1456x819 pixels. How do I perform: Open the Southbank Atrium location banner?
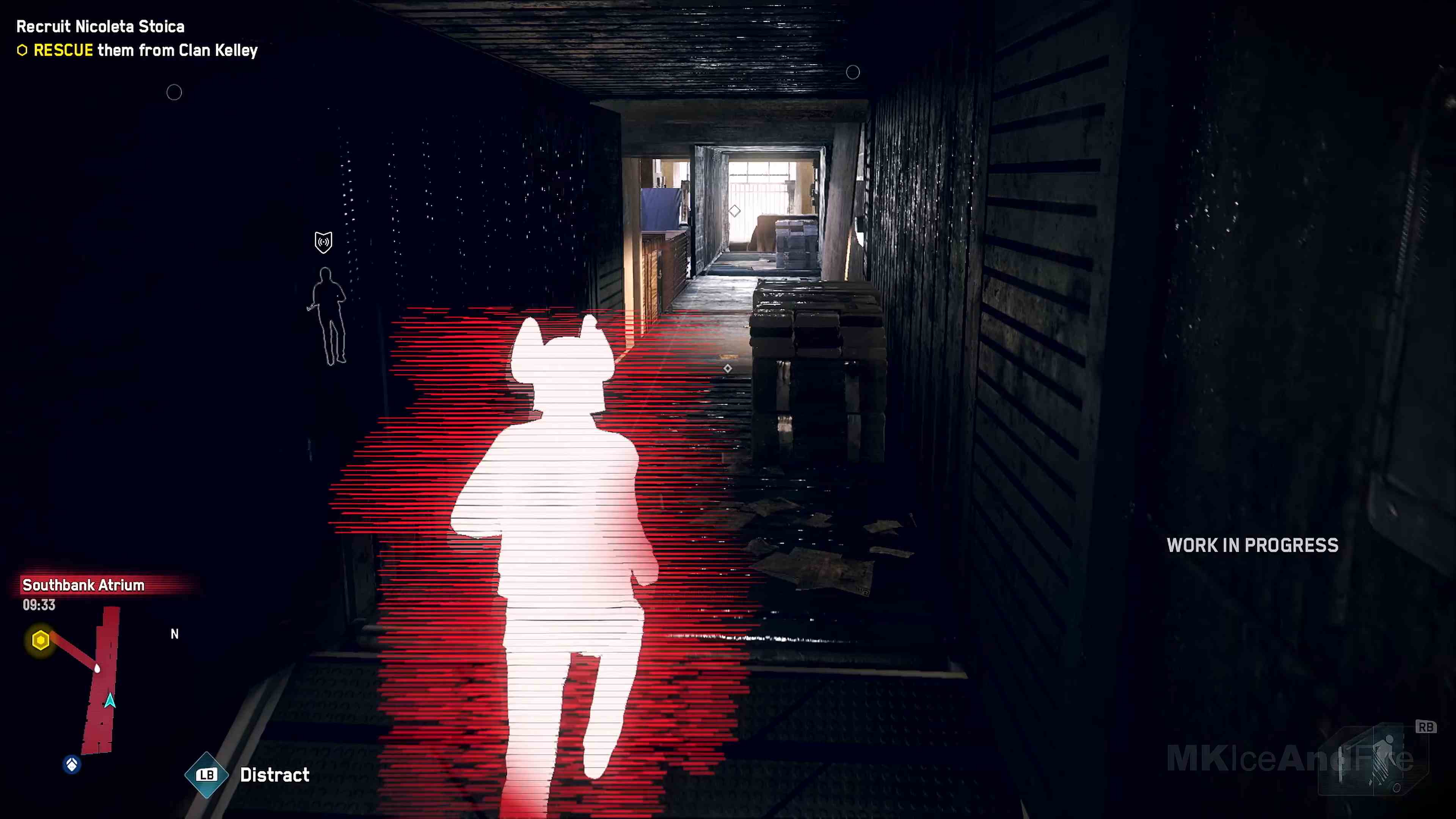click(x=83, y=585)
